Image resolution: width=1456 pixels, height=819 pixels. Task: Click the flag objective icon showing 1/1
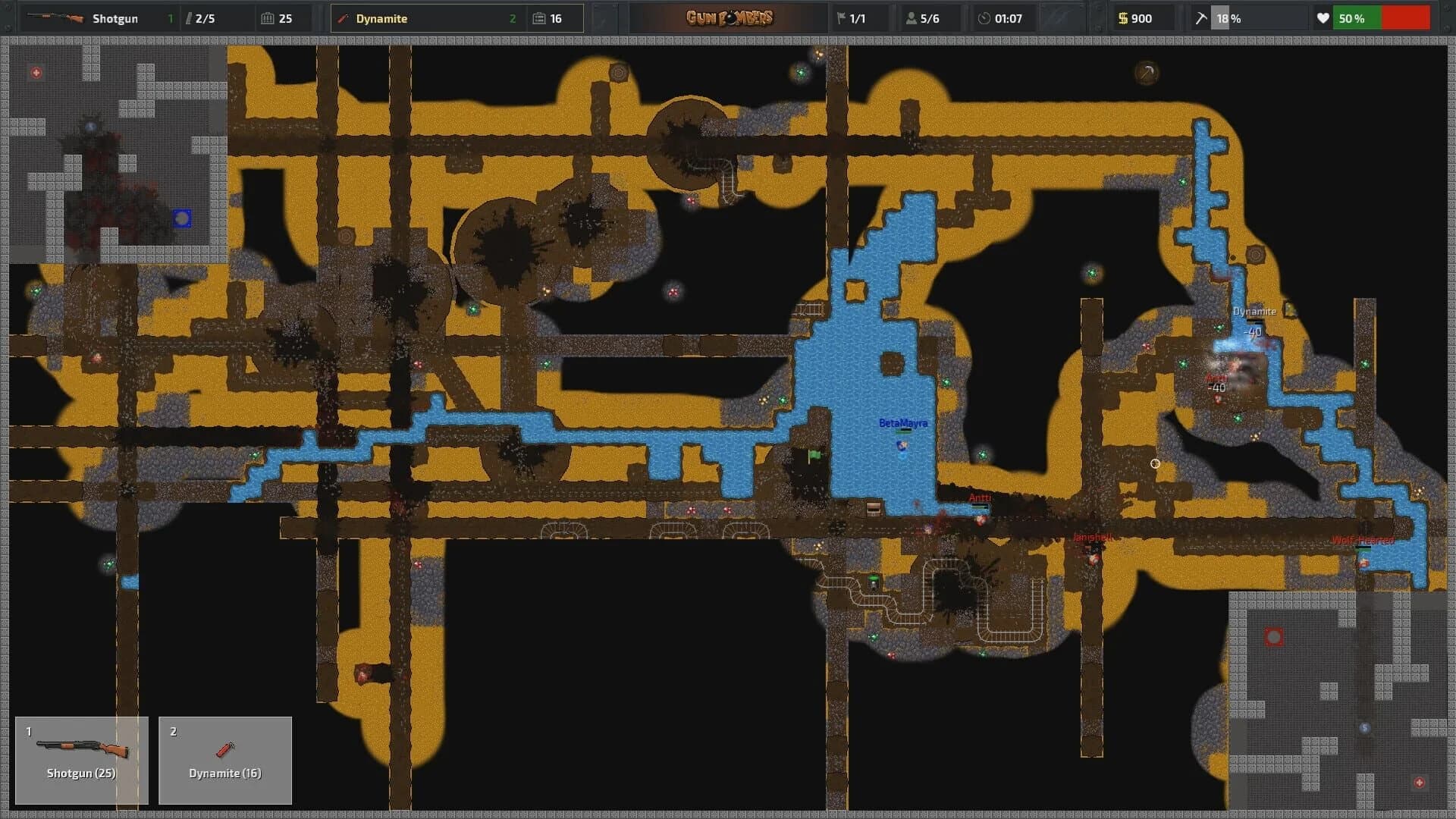[x=843, y=18]
